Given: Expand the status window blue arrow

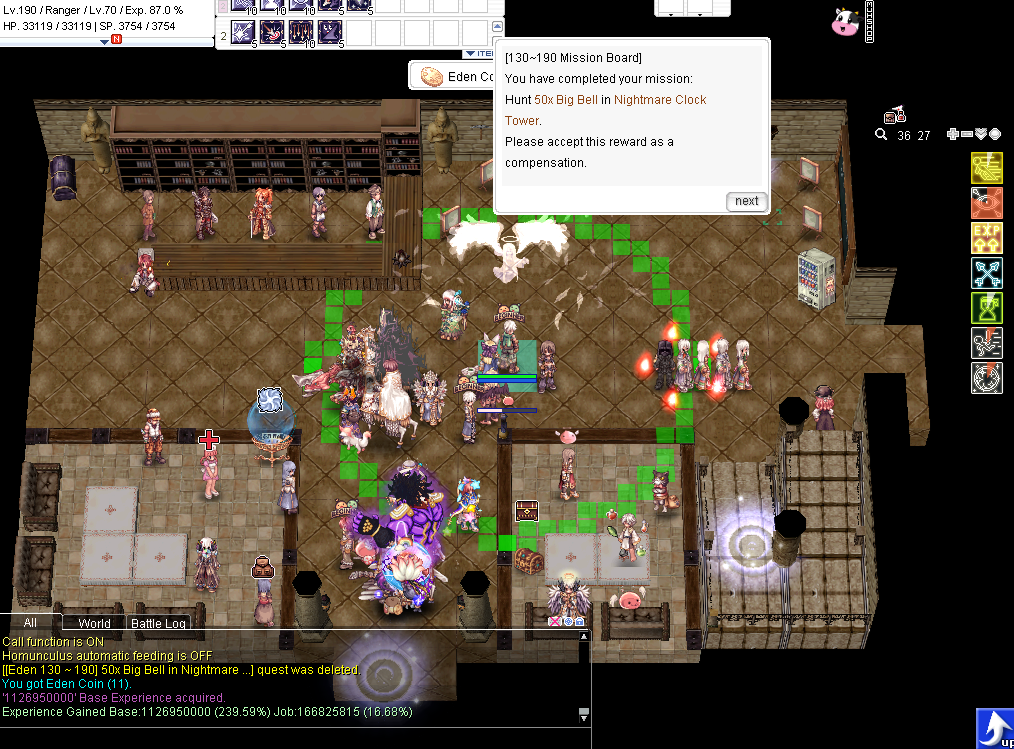Looking at the screenshot, I should pyautogui.click(x=105, y=41).
